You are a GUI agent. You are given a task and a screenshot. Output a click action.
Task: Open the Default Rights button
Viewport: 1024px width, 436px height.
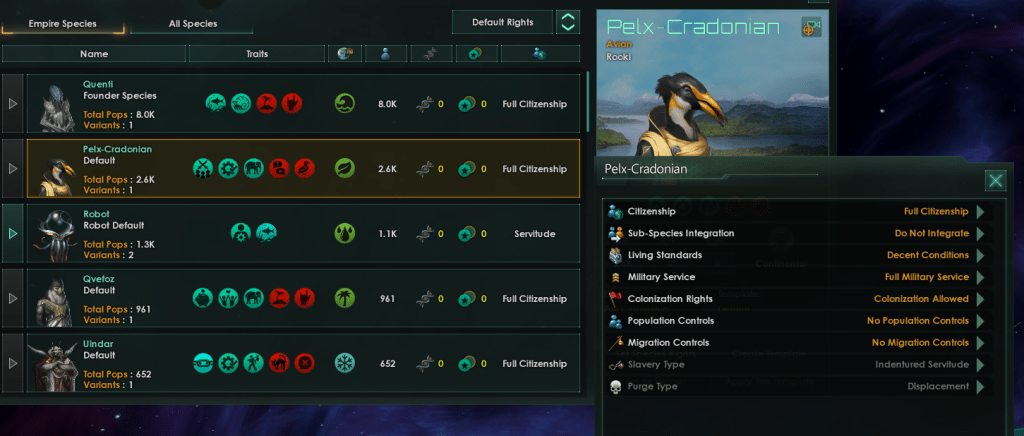pos(502,22)
